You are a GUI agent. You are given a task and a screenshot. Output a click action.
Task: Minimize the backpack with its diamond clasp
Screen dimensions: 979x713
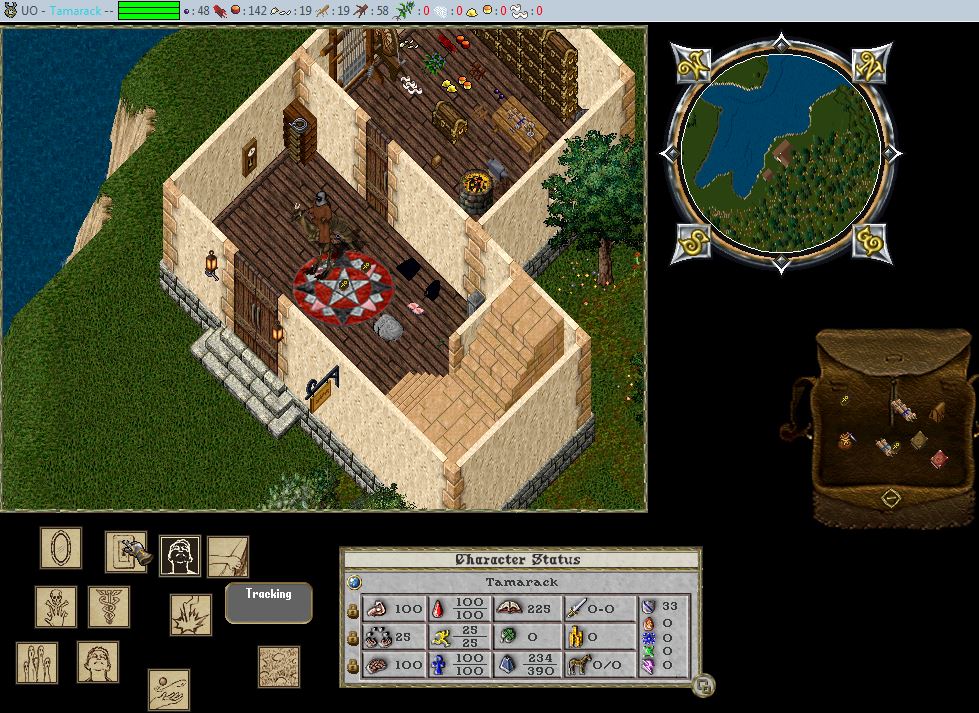(x=889, y=497)
